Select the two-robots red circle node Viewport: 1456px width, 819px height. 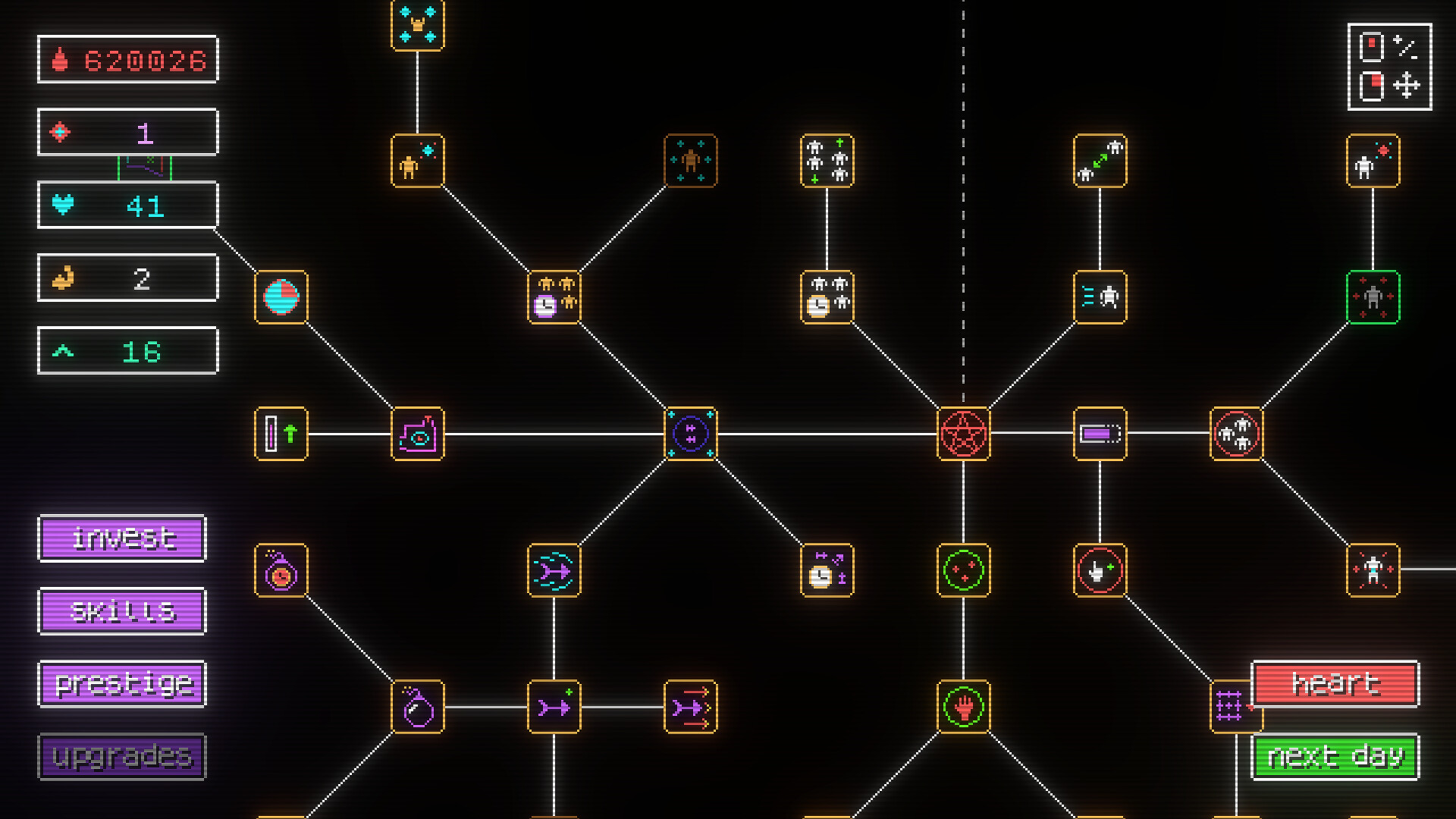(1238, 434)
